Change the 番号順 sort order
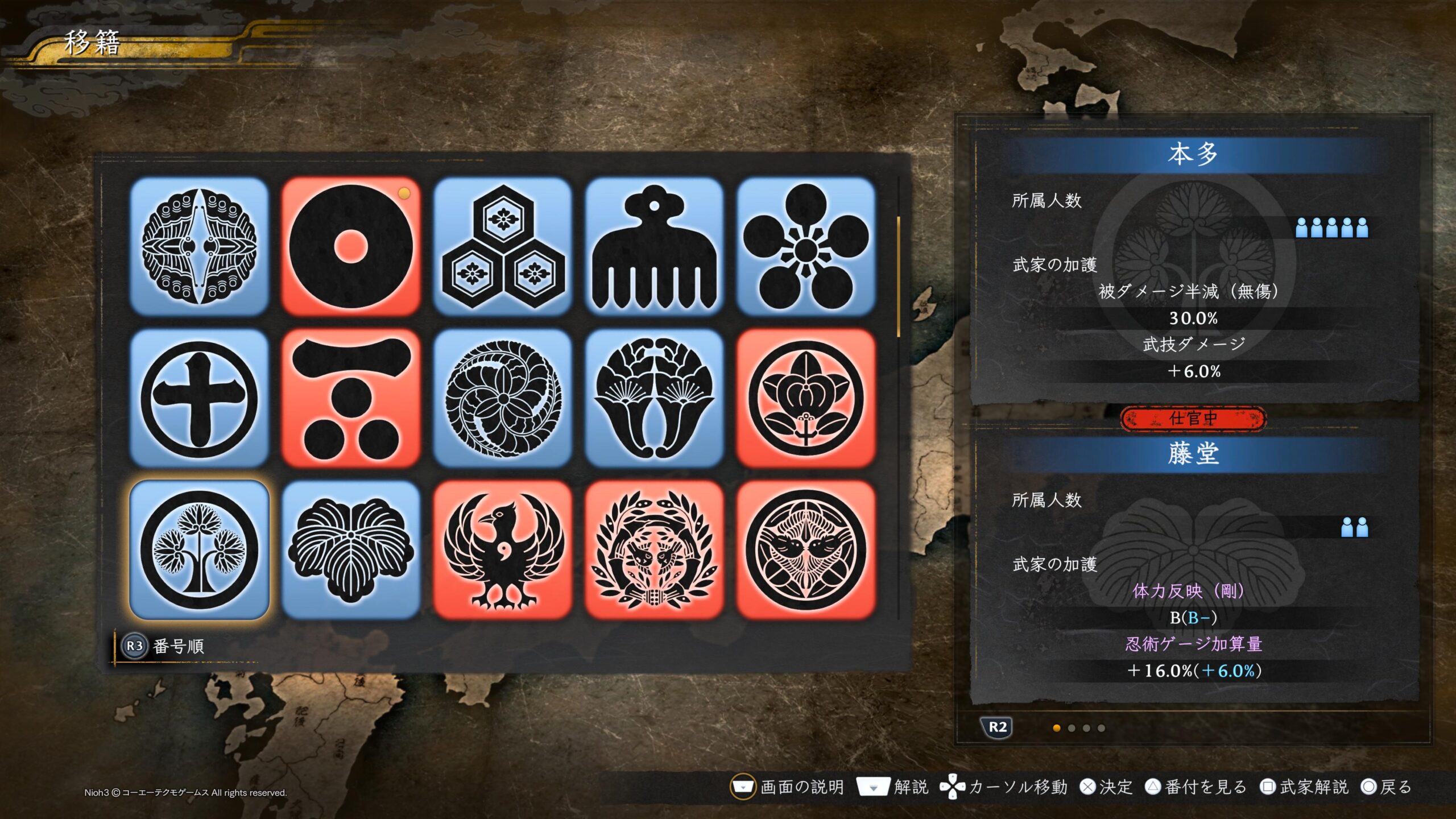1456x819 pixels. point(165,646)
